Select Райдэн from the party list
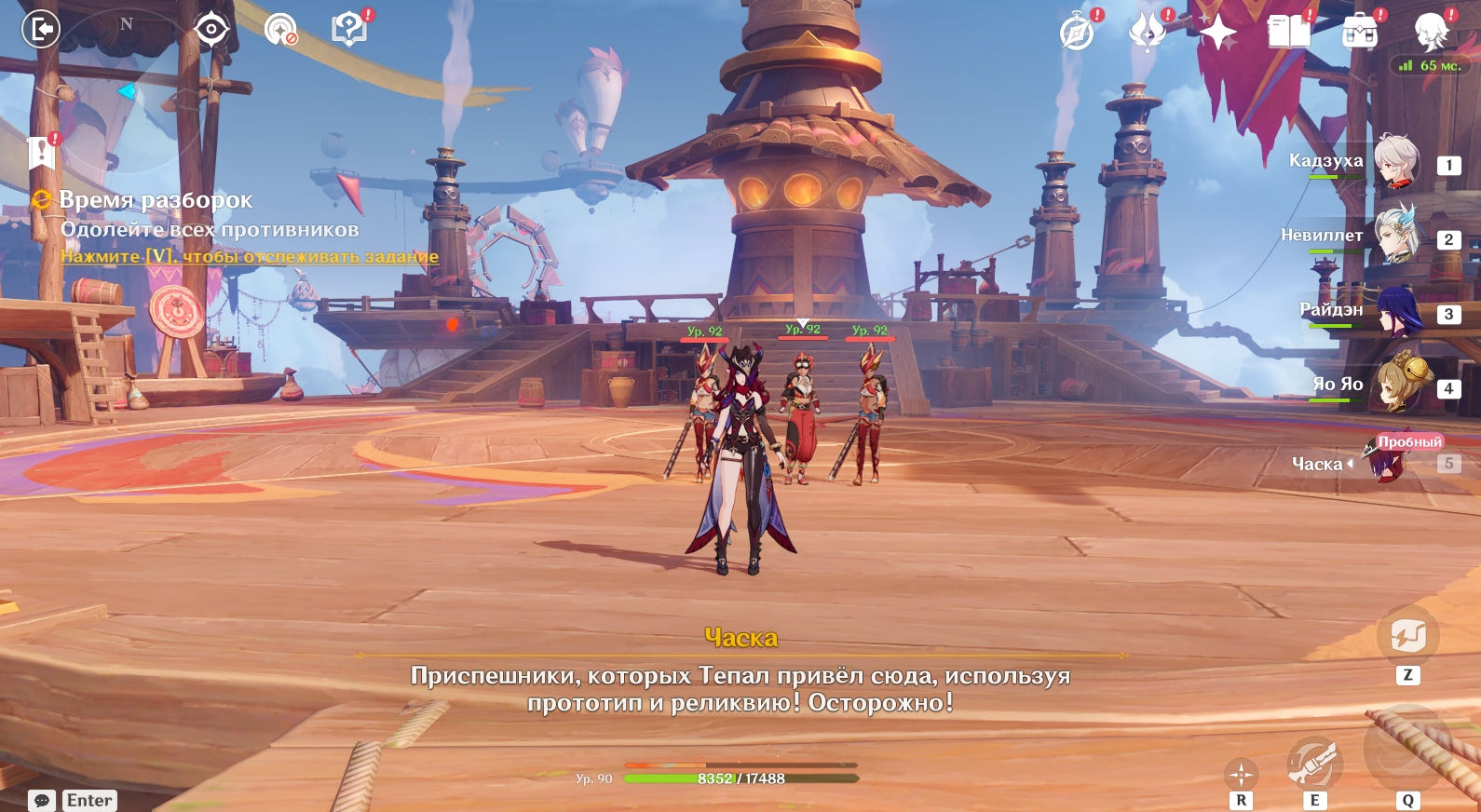 (1396, 311)
